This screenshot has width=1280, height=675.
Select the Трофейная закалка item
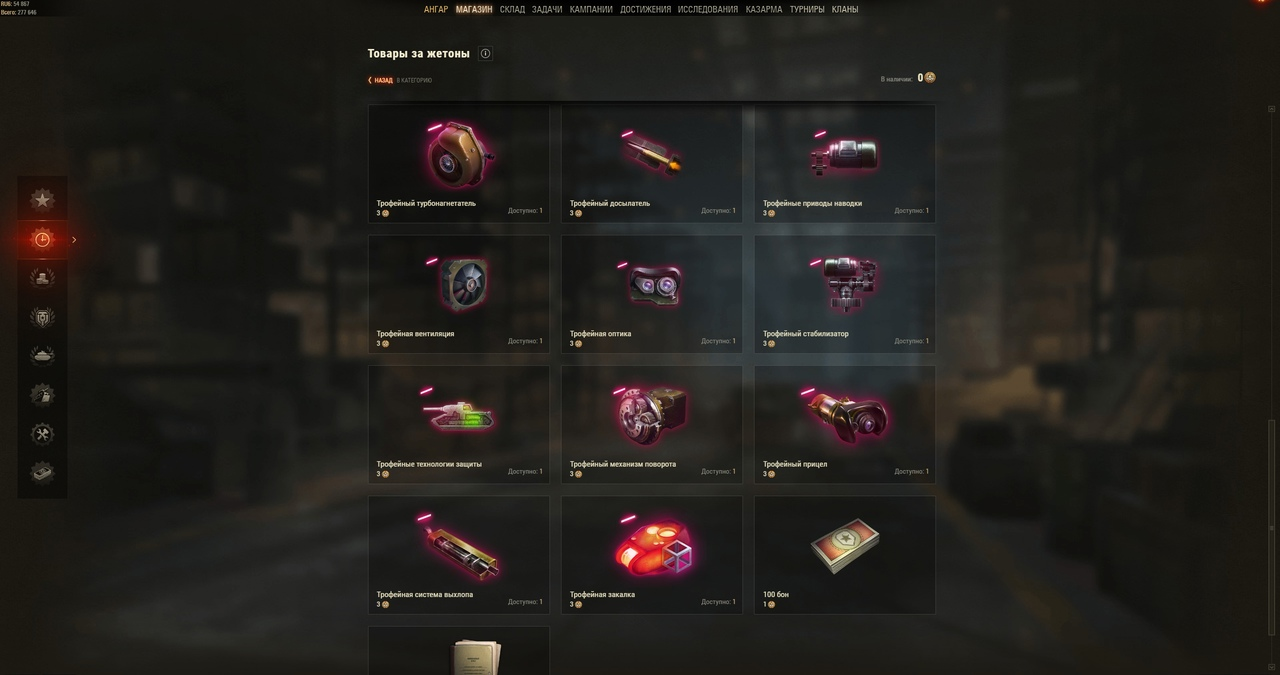(x=651, y=553)
